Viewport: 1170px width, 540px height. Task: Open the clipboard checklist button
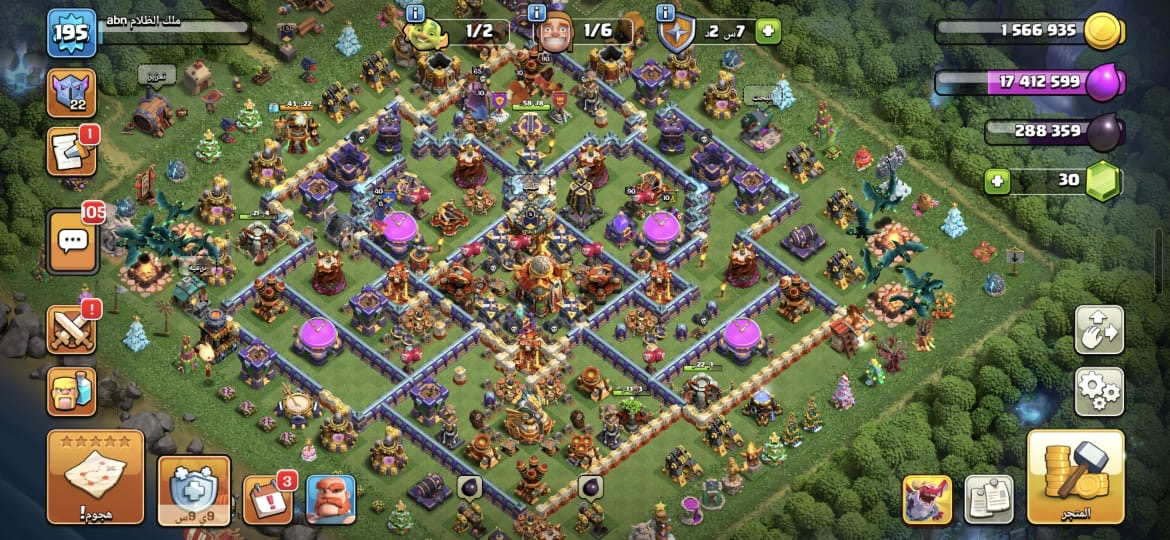pyautogui.click(x=989, y=498)
